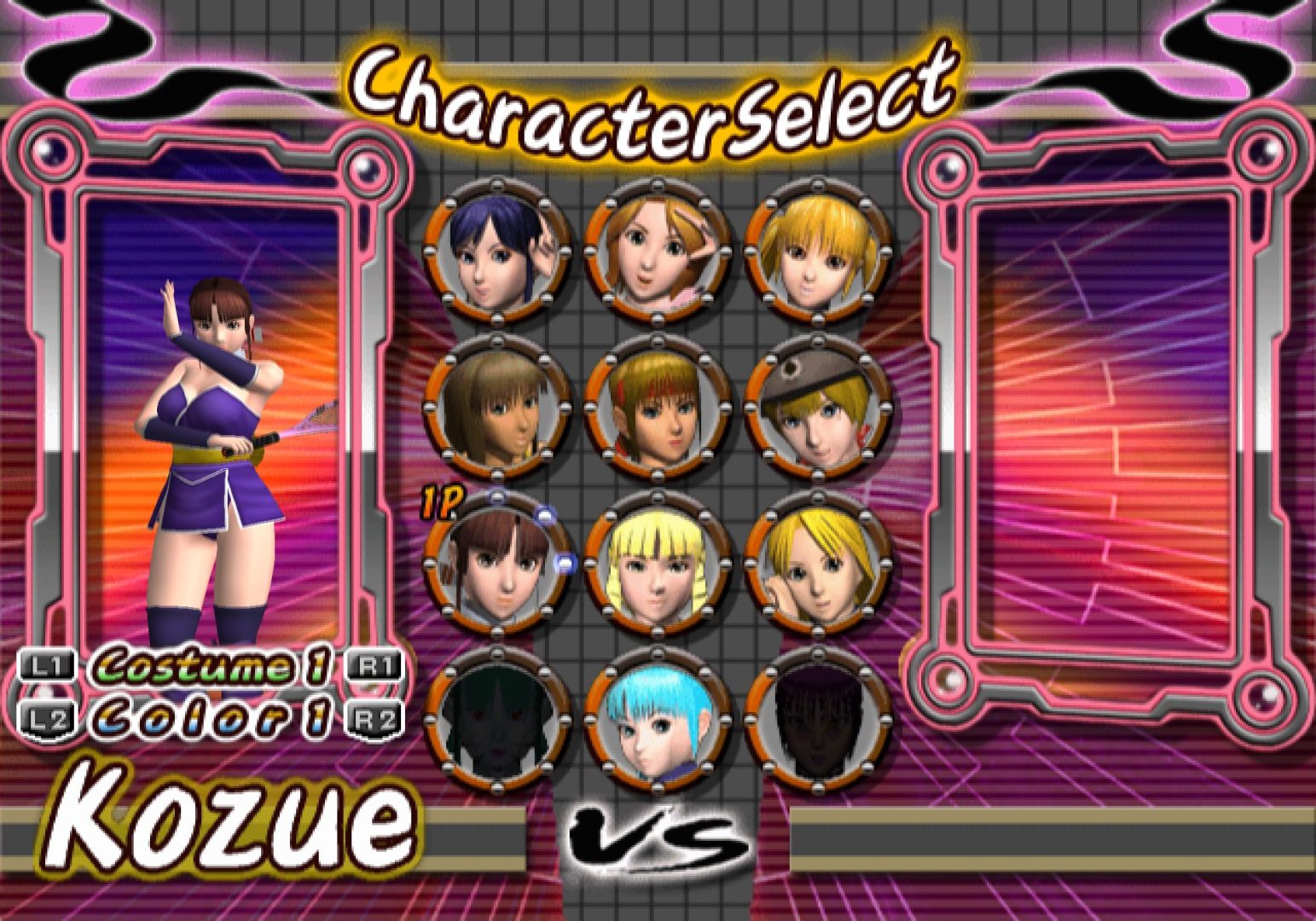
Task: Choose the blonde girl wearing a gray cap
Action: pos(817,408)
